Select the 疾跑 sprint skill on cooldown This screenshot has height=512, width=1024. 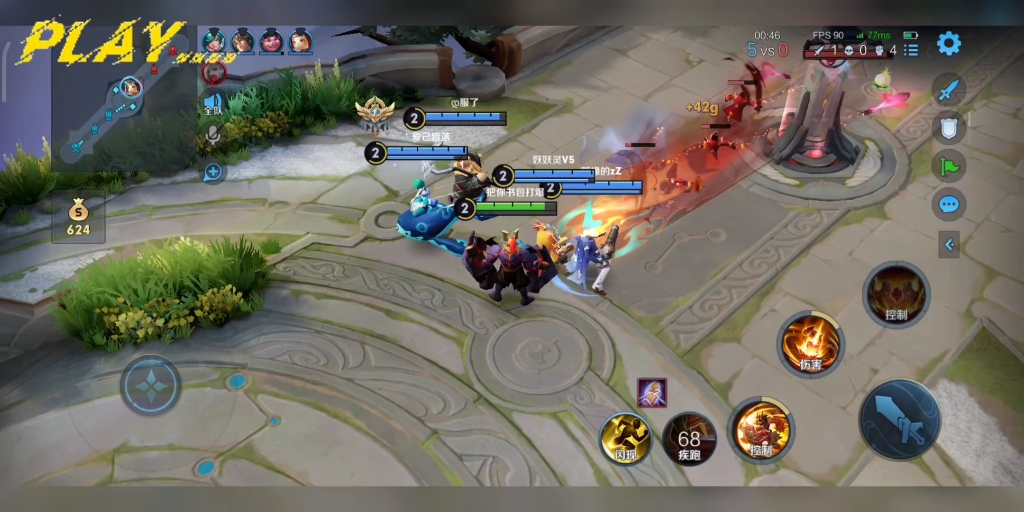click(x=689, y=438)
